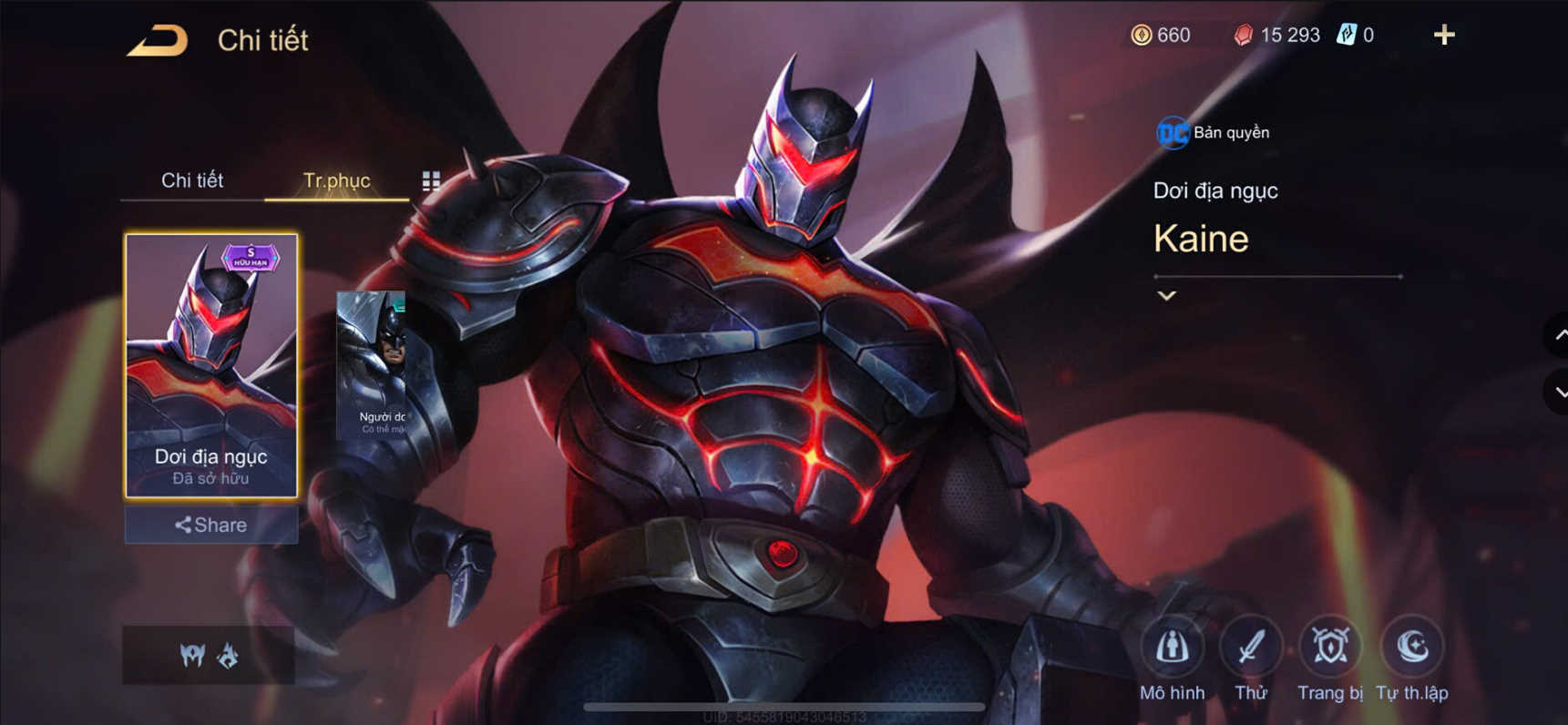Viewport: 1568px width, 725px height.
Task: Click the gold coin balance icon
Action: (x=1142, y=36)
